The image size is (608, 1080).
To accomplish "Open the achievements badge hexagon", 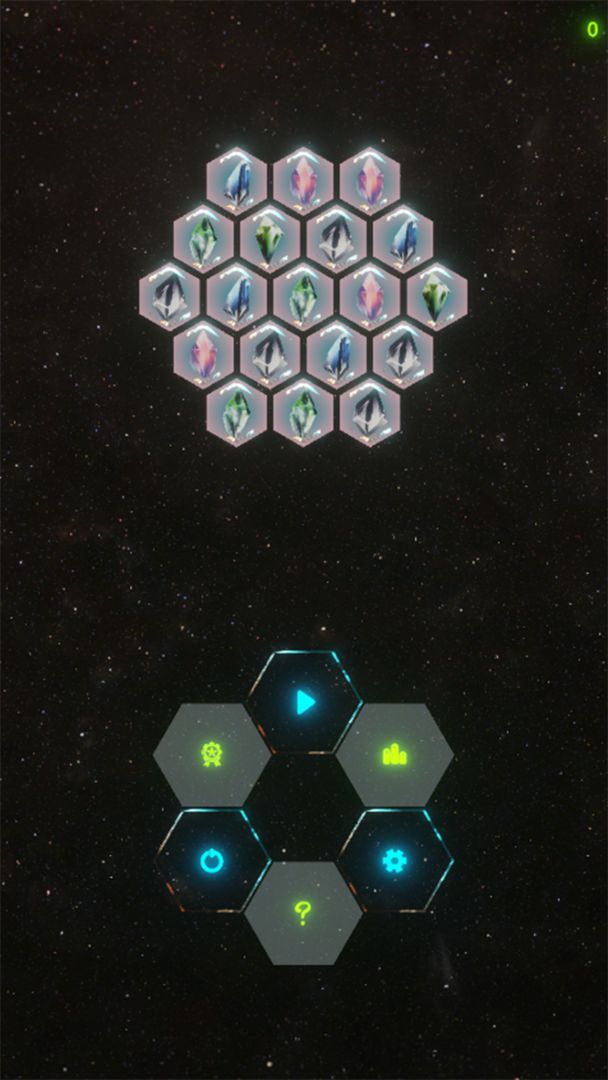I will 212,755.
